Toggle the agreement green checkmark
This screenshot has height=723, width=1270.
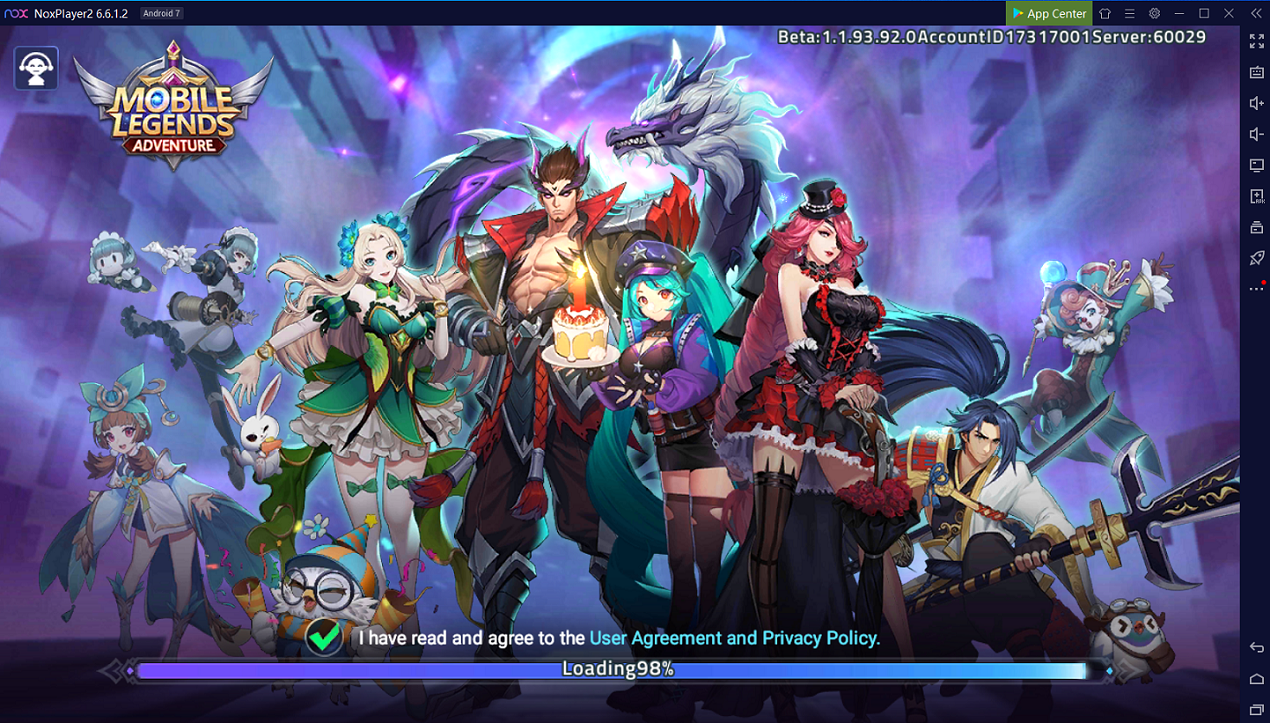click(324, 637)
